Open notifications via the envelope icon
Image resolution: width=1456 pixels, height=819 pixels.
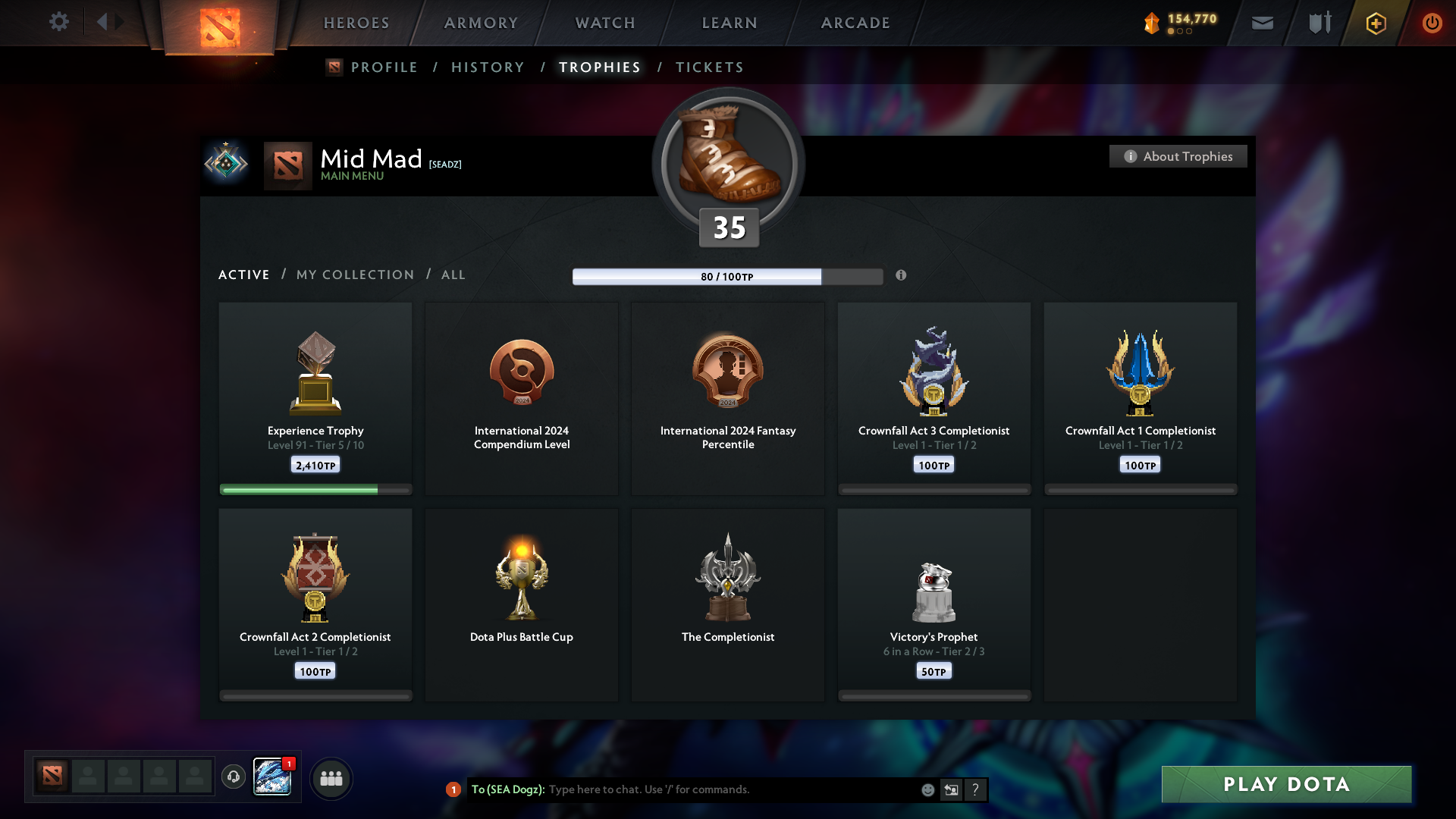[1262, 23]
